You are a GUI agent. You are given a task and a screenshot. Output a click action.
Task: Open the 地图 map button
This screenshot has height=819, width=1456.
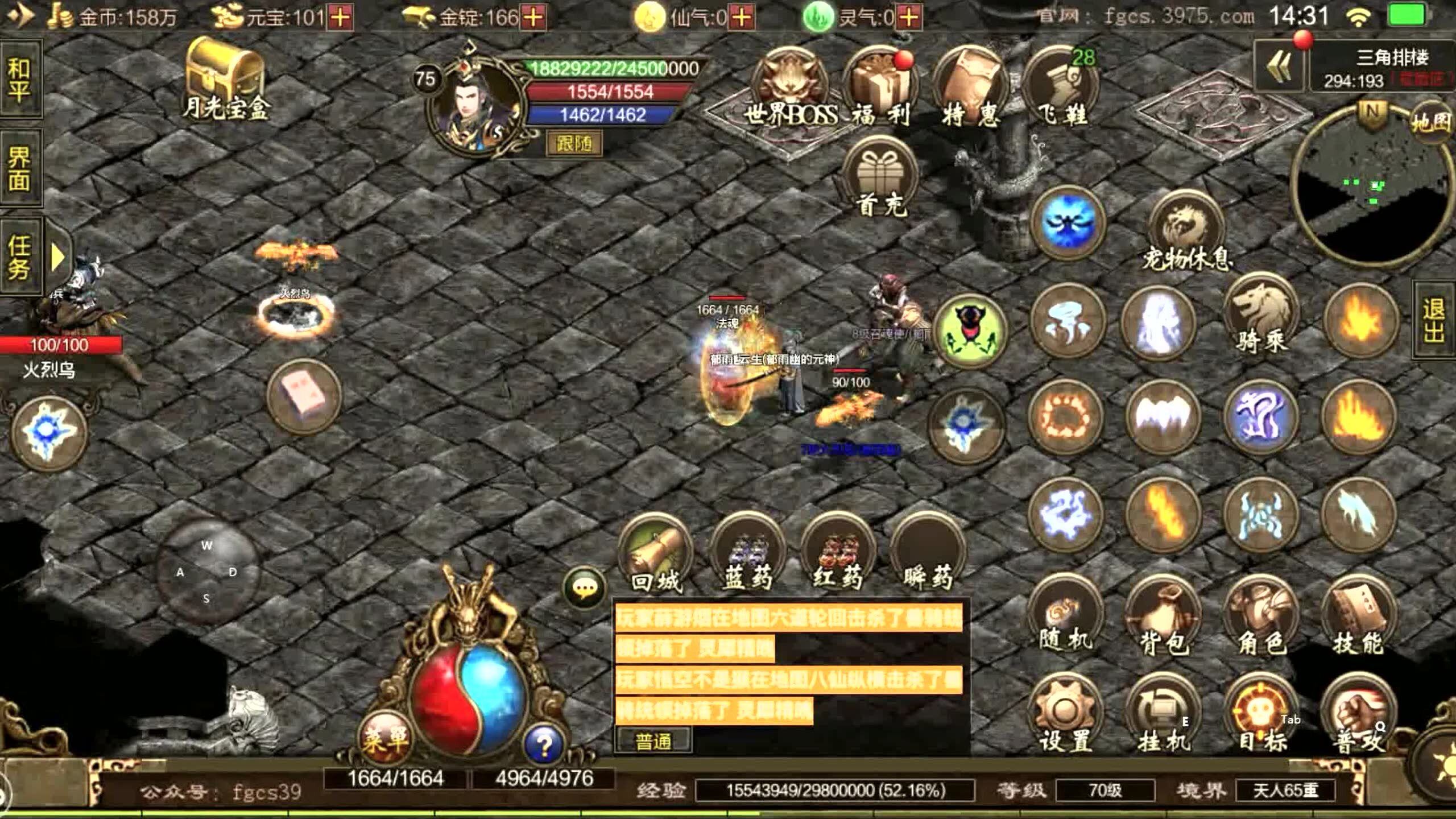(x=1430, y=122)
